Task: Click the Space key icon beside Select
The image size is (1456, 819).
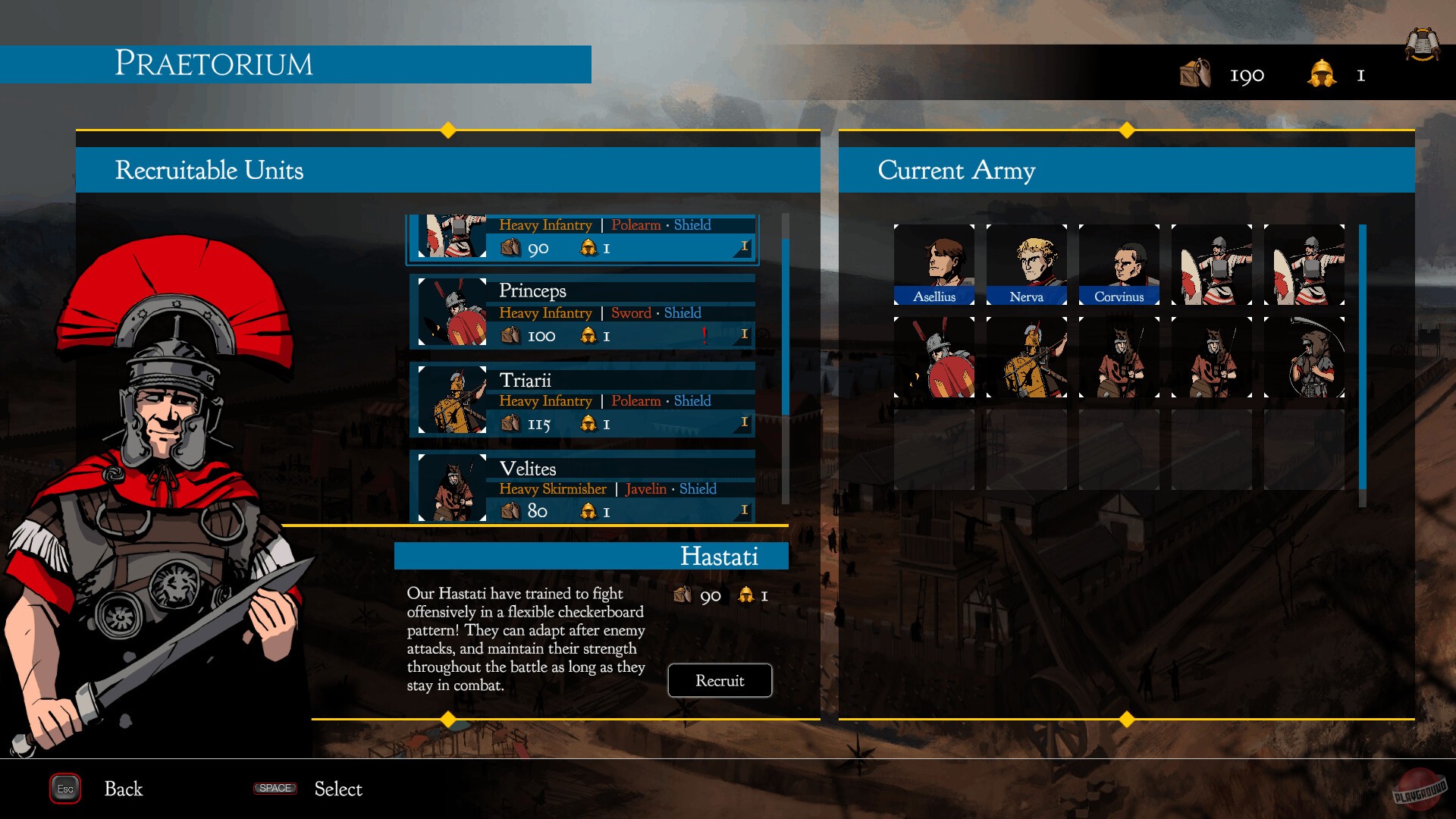Action: 275,789
